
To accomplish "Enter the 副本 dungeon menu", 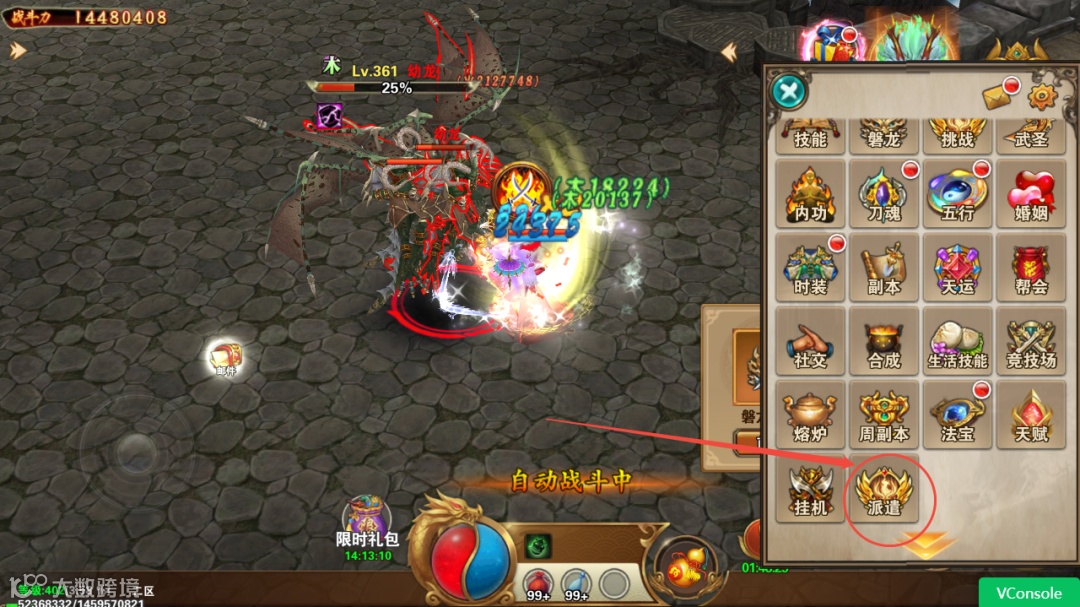I will coord(884,267).
